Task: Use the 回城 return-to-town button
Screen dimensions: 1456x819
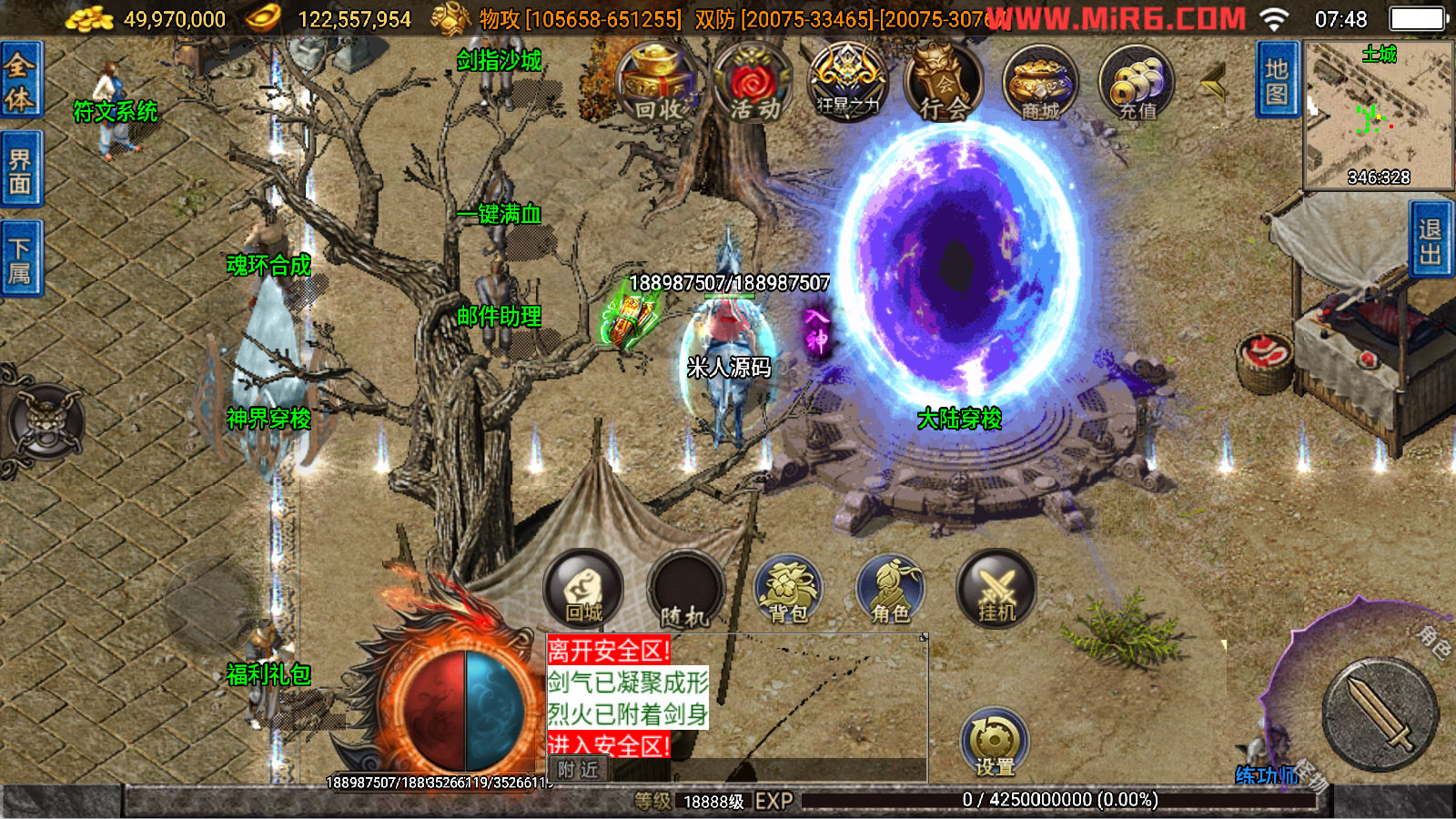Action: [583, 589]
